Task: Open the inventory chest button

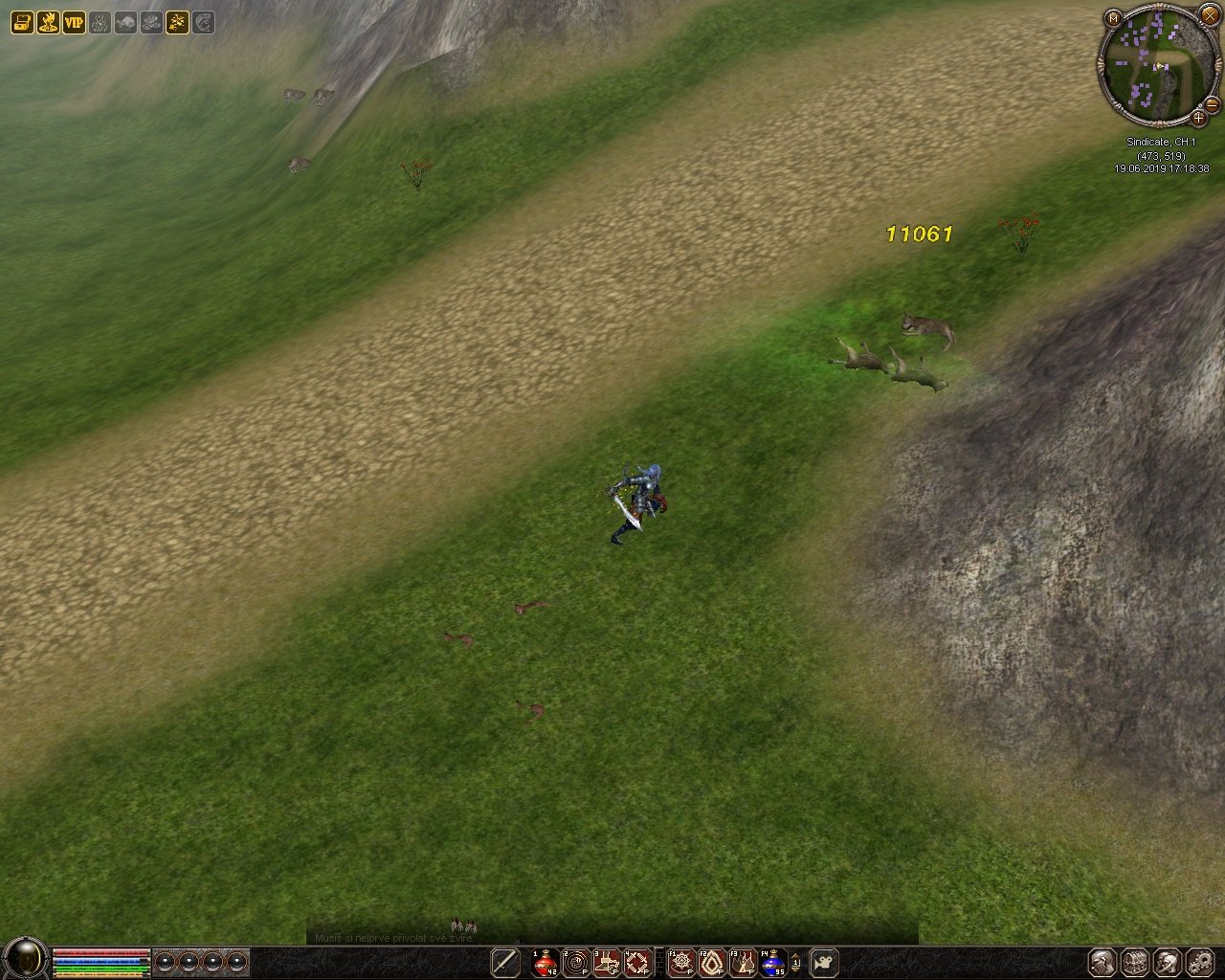Action: point(1135,962)
